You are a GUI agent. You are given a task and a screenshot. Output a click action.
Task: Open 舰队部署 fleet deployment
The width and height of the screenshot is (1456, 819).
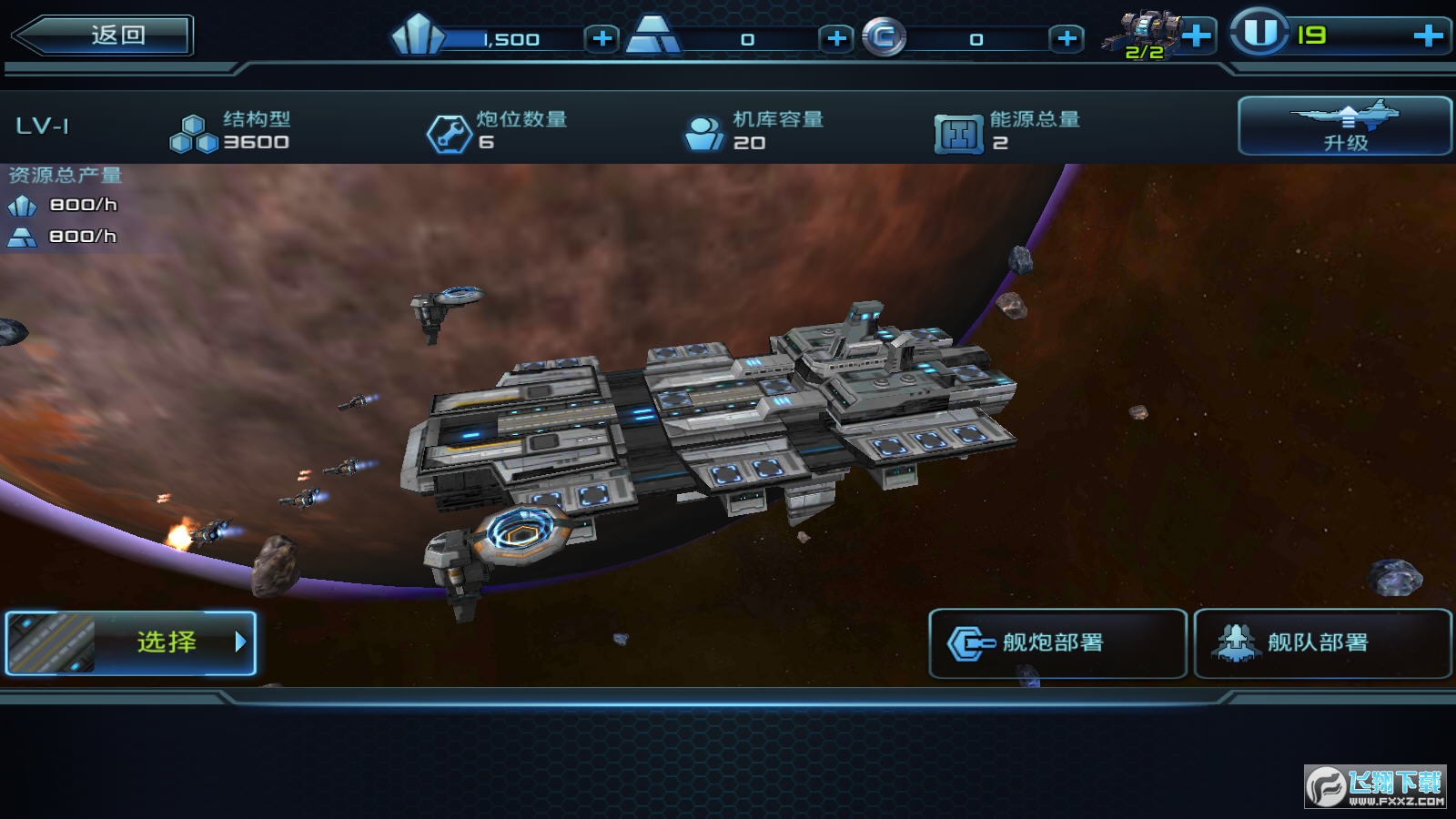click(x=1321, y=643)
